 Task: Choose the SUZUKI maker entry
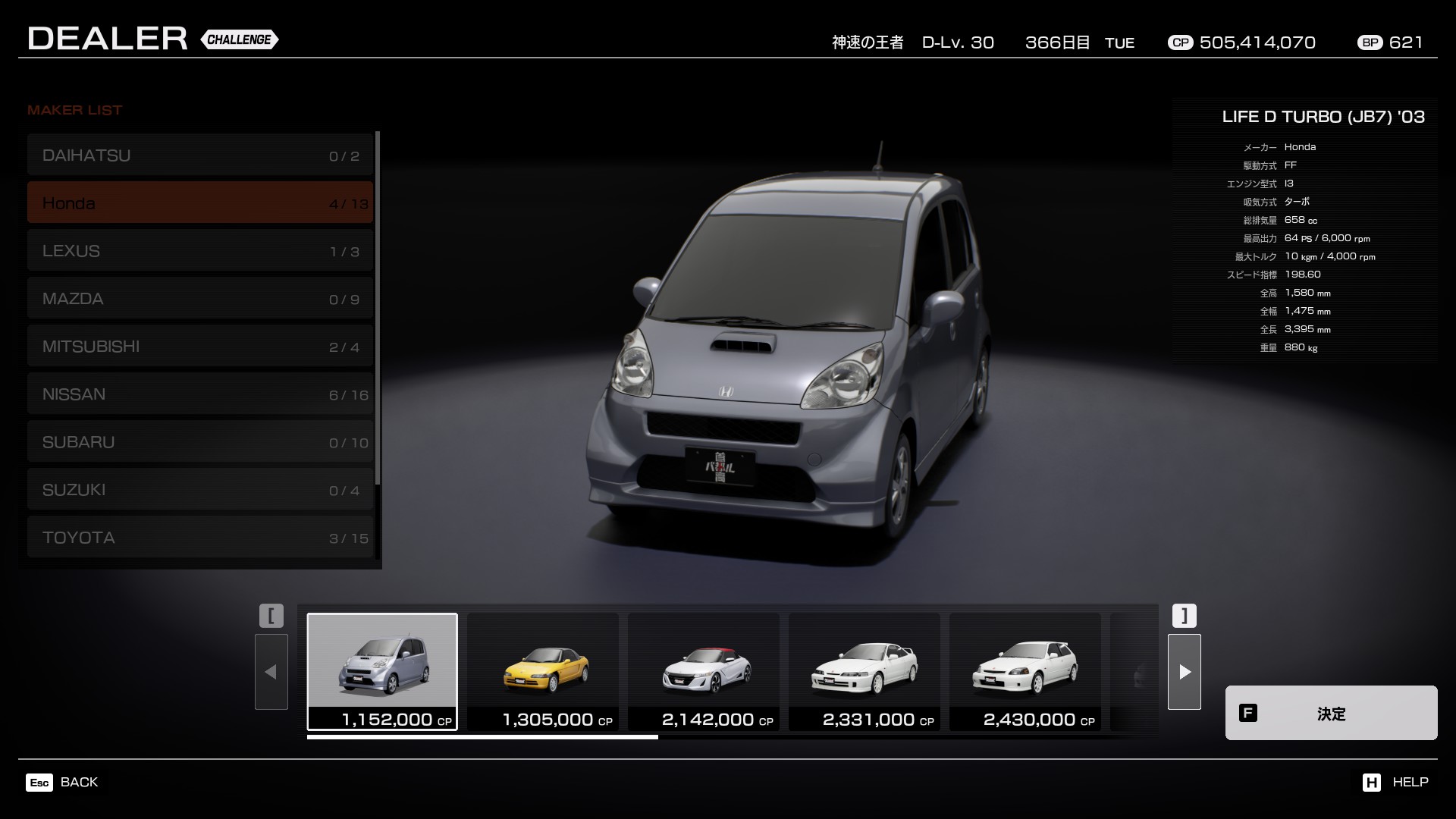[x=200, y=490]
